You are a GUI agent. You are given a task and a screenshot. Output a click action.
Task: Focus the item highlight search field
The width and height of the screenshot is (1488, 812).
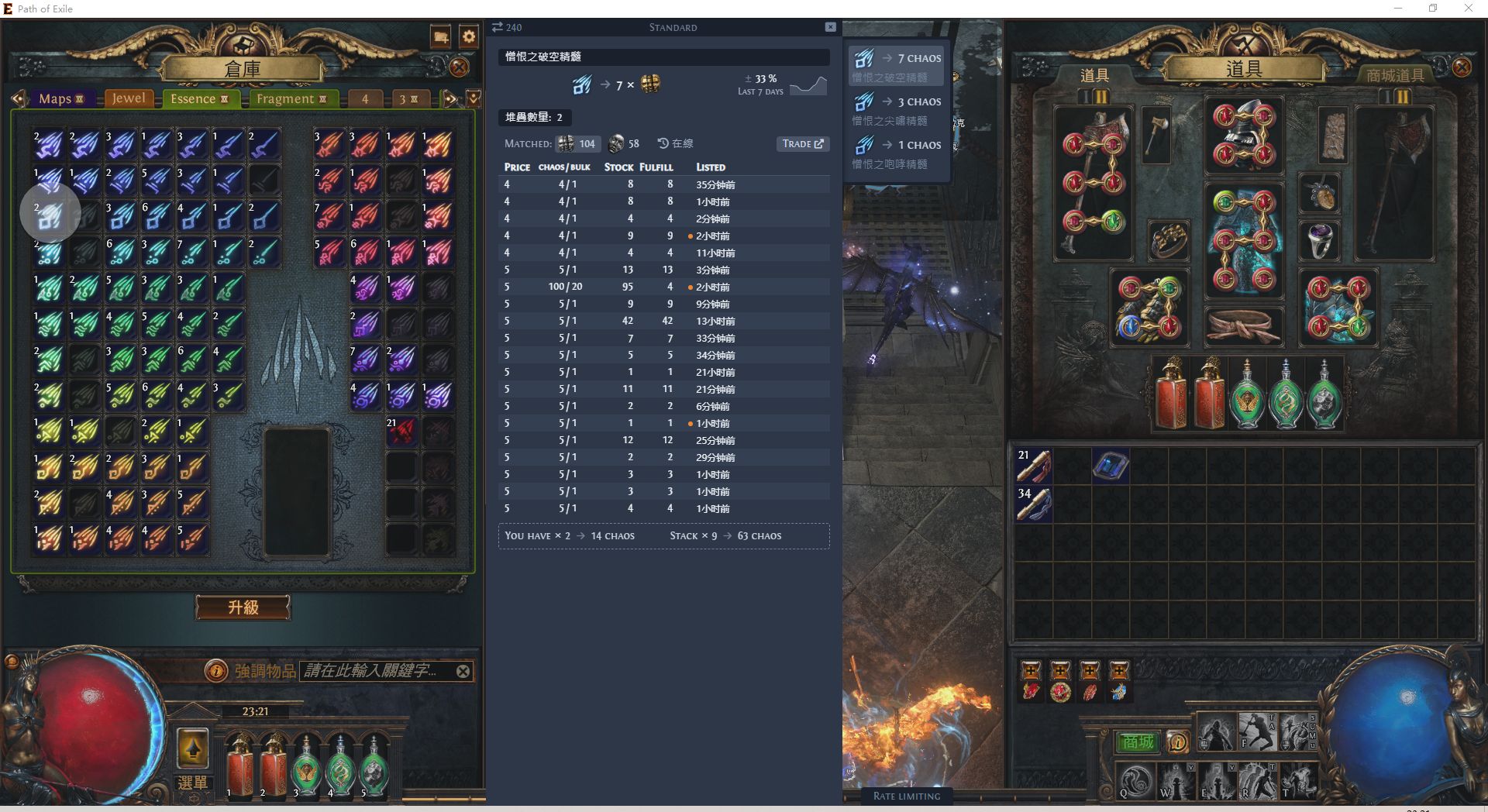pyautogui.click(x=372, y=671)
